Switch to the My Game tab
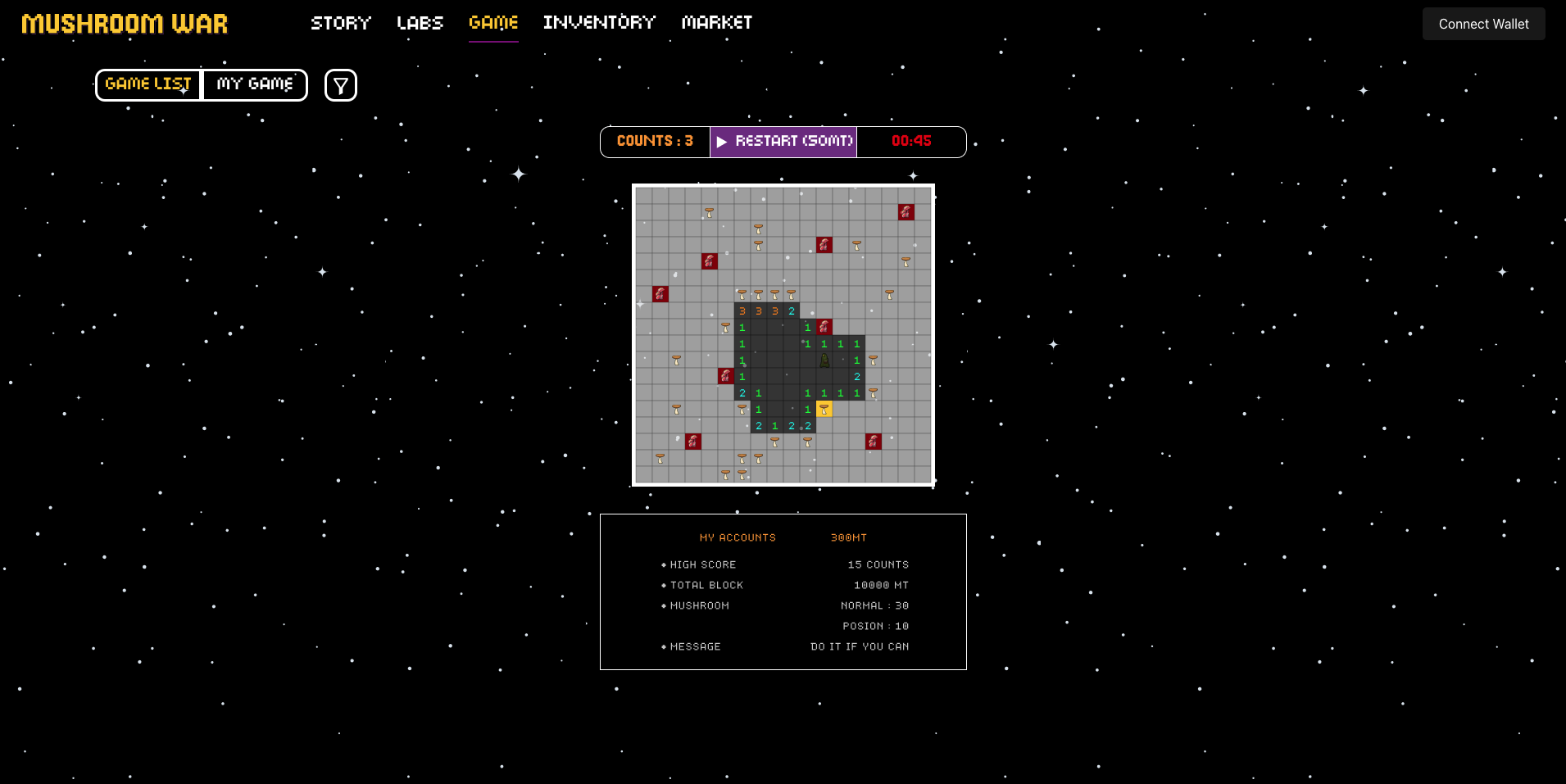 pyautogui.click(x=255, y=84)
